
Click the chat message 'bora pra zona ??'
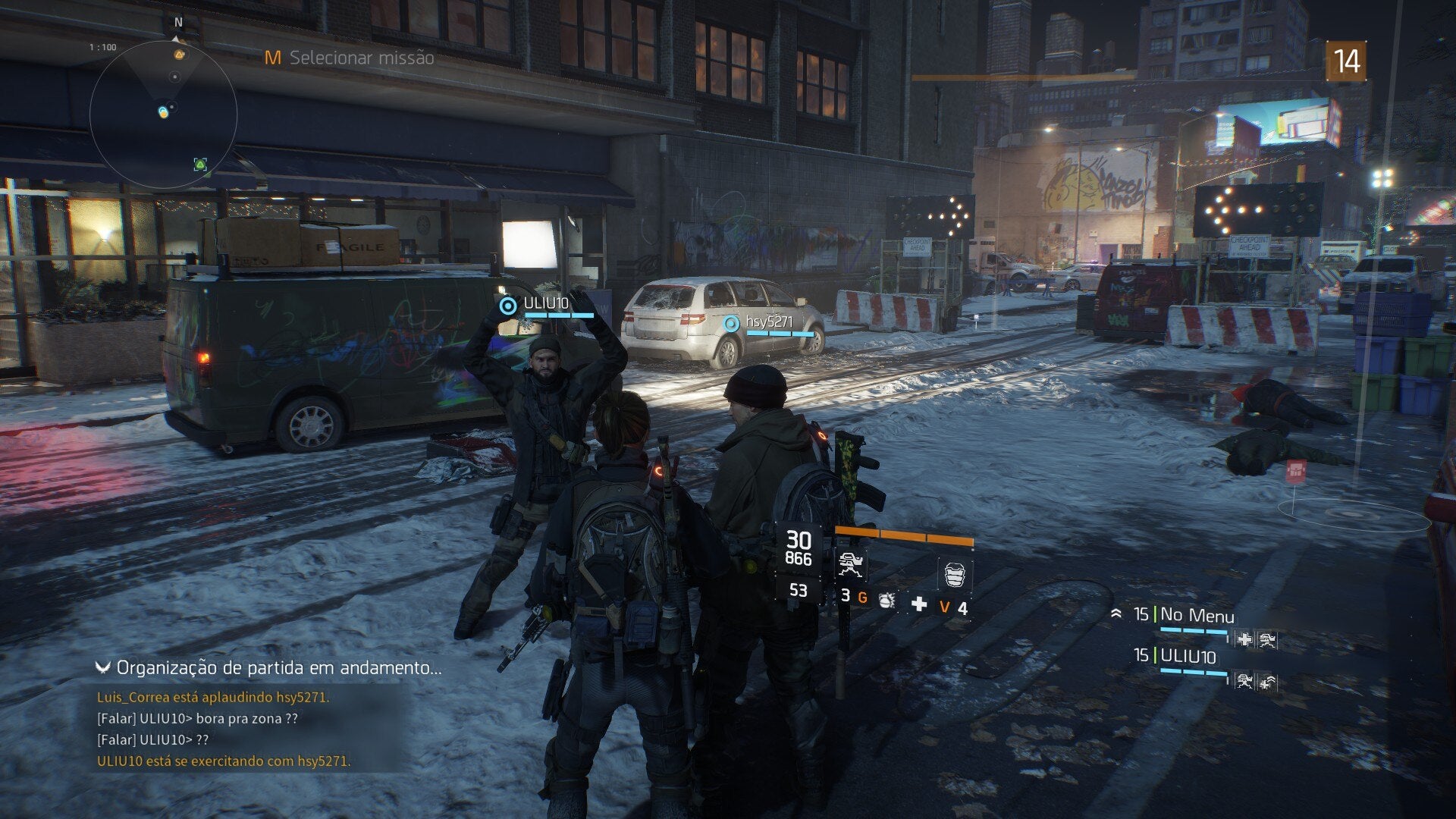tap(197, 718)
